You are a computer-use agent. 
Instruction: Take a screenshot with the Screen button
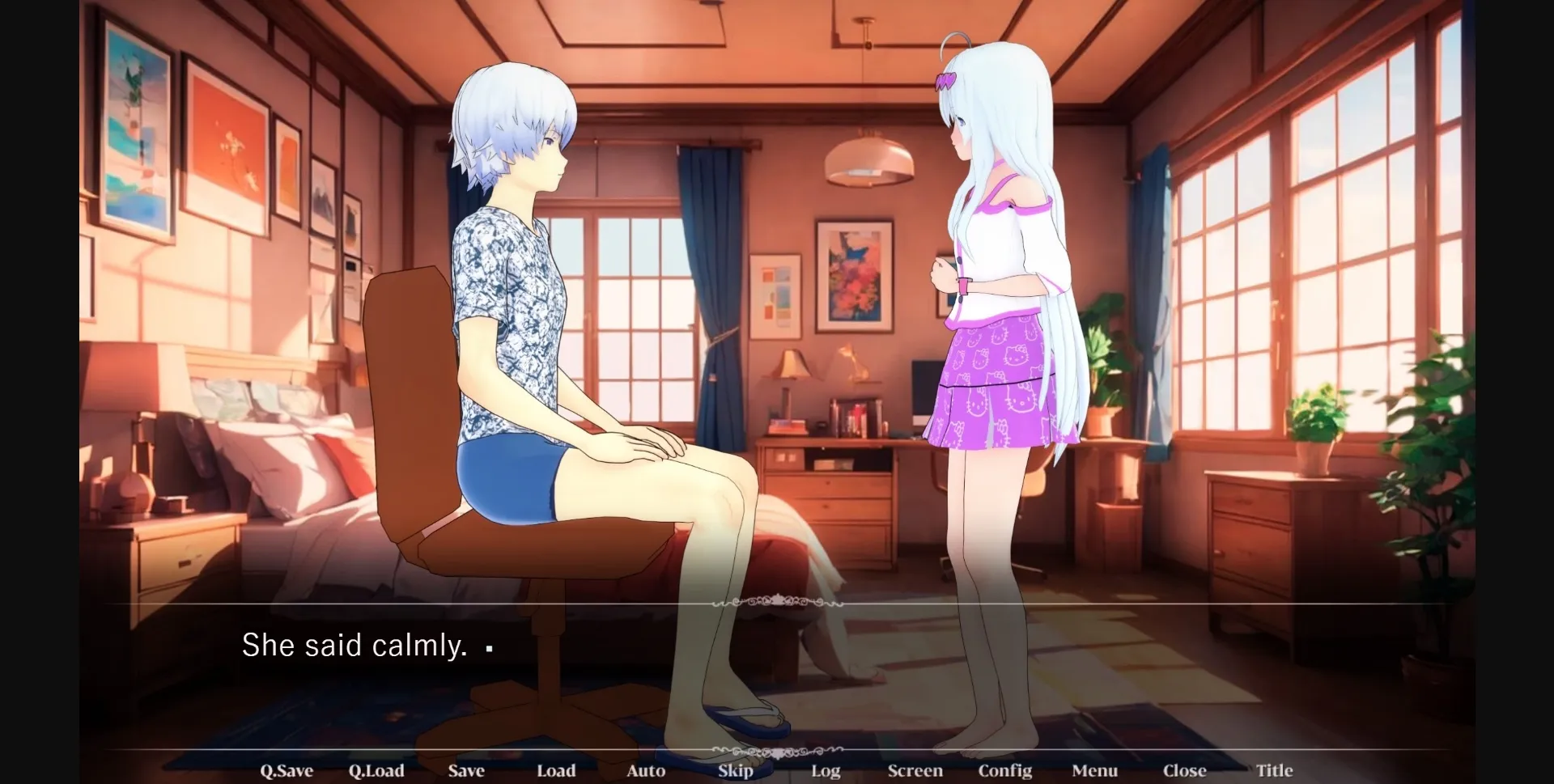[x=915, y=770]
